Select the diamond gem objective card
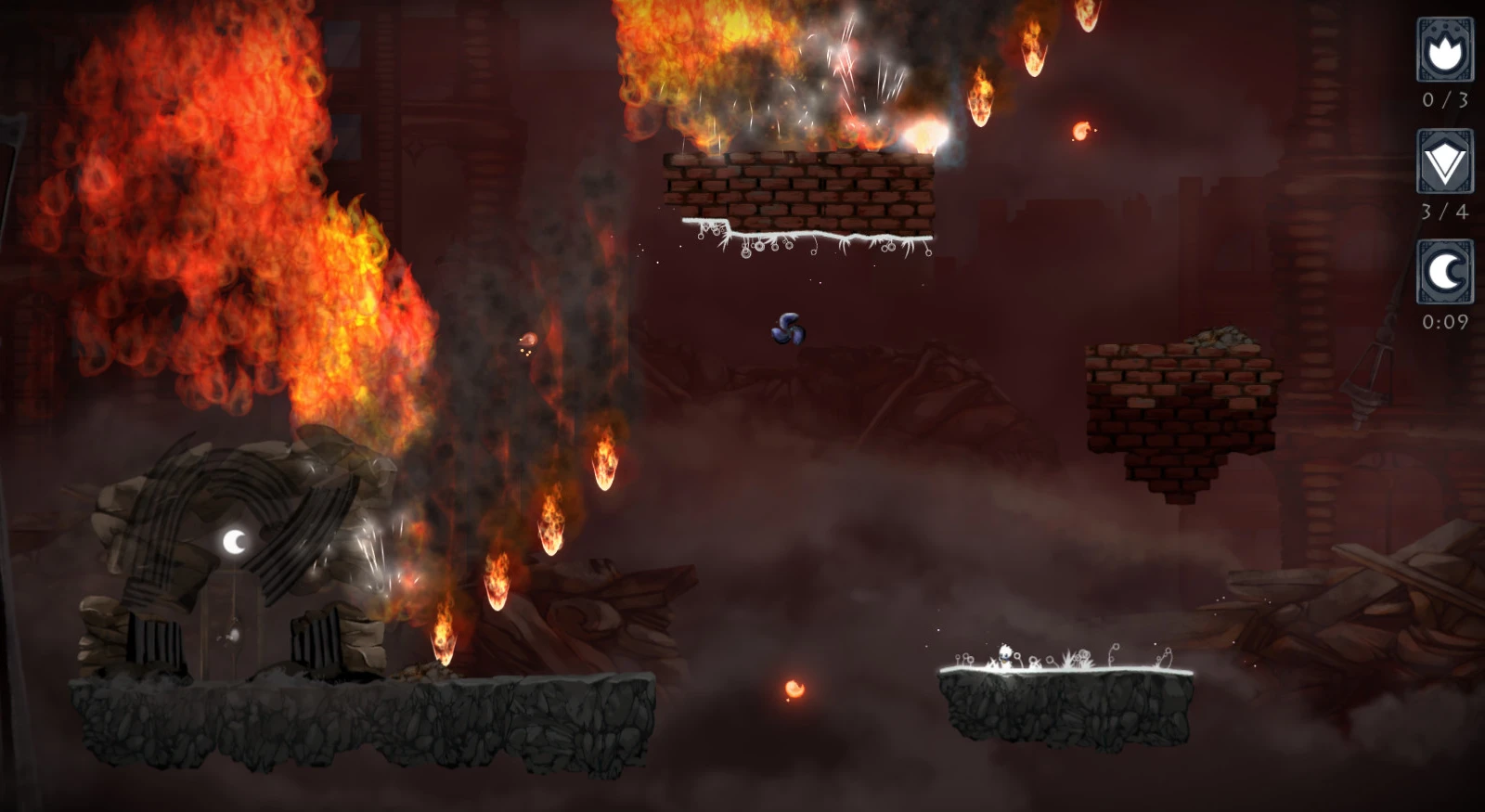 (x=1444, y=161)
